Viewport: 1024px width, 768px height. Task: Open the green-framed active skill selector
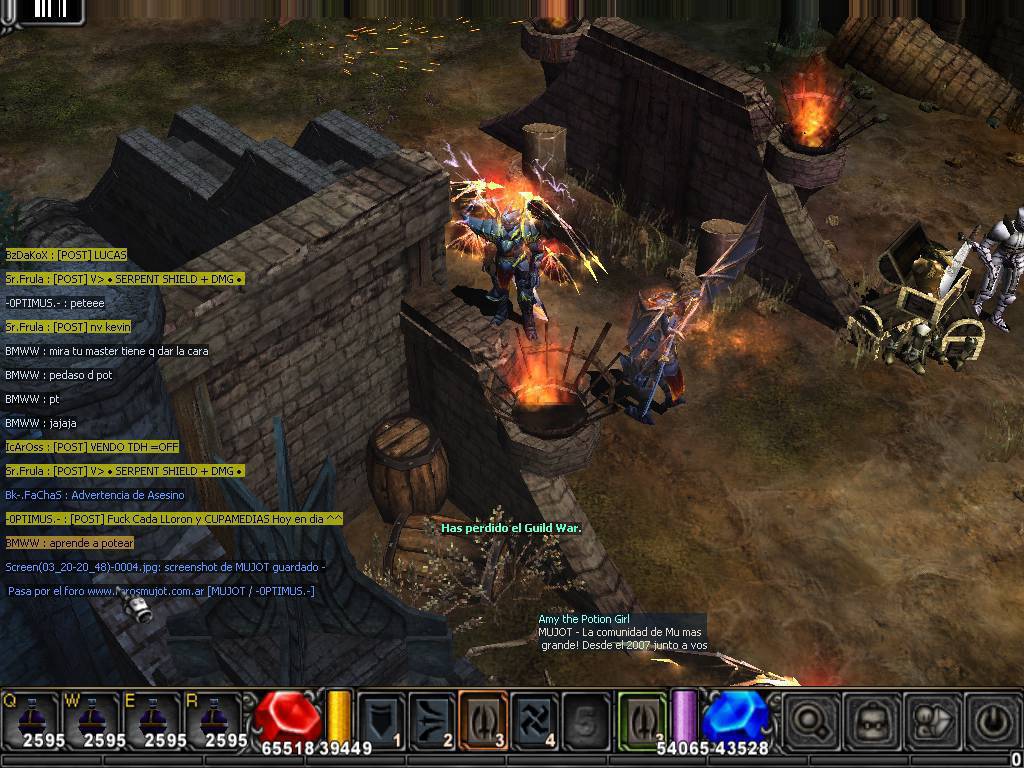click(641, 718)
